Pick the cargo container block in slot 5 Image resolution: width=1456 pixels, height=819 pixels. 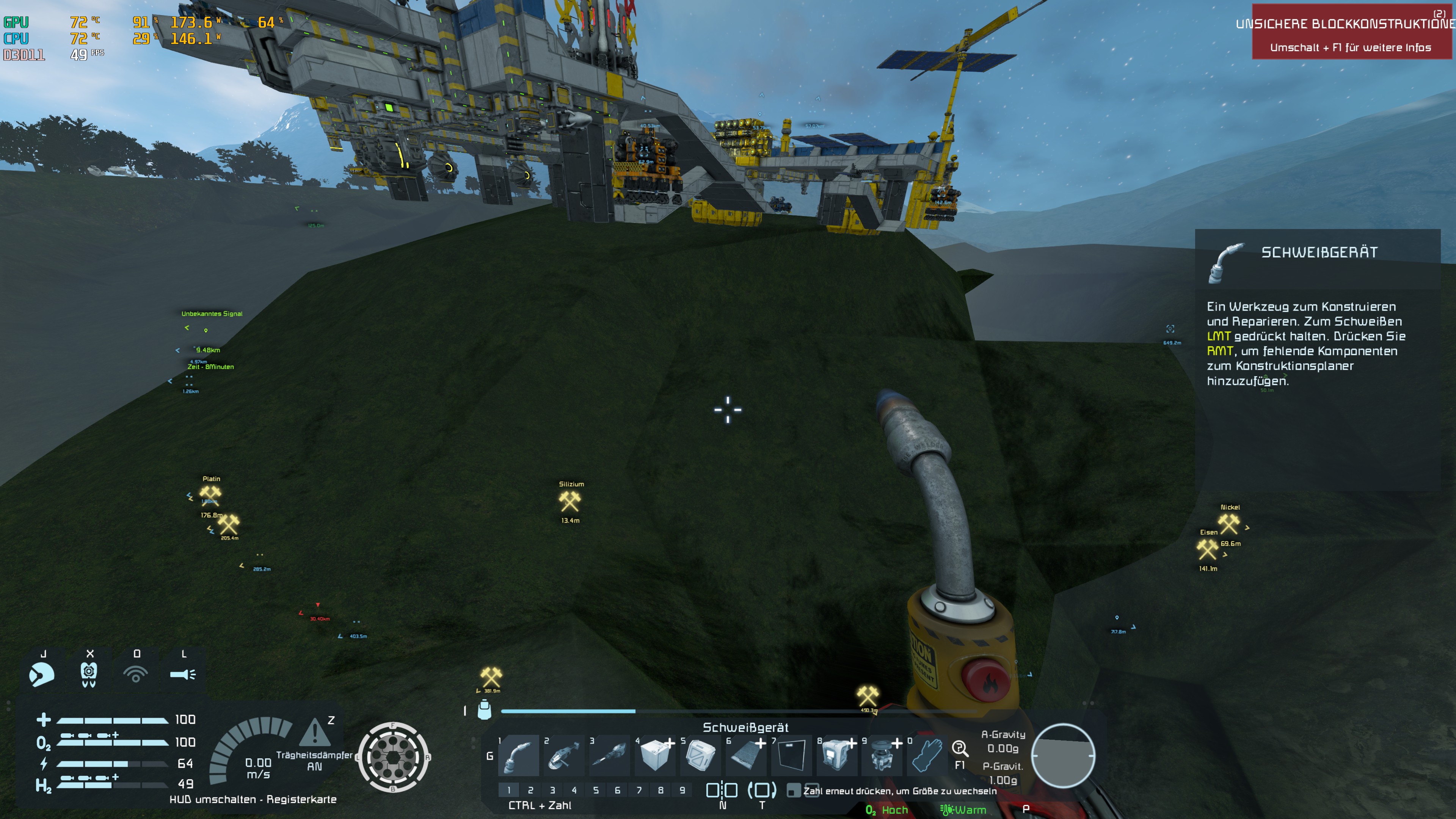(x=700, y=756)
